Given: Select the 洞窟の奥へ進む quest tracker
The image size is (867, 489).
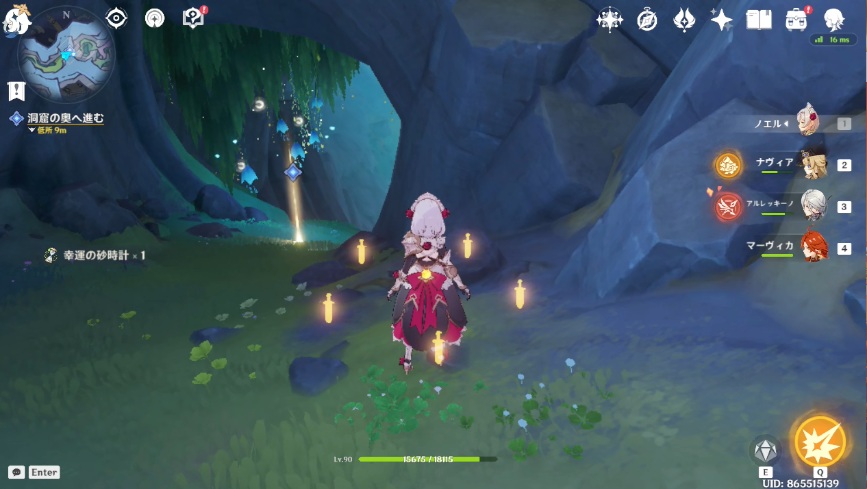Looking at the screenshot, I should click(63, 118).
